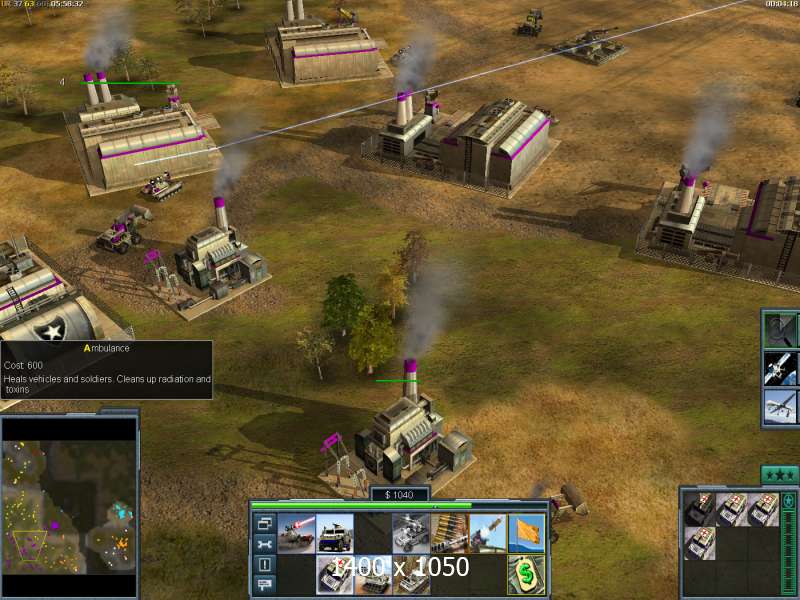Activate the Spy Satellite power
The width and height of the screenshot is (800, 600).
780,367
